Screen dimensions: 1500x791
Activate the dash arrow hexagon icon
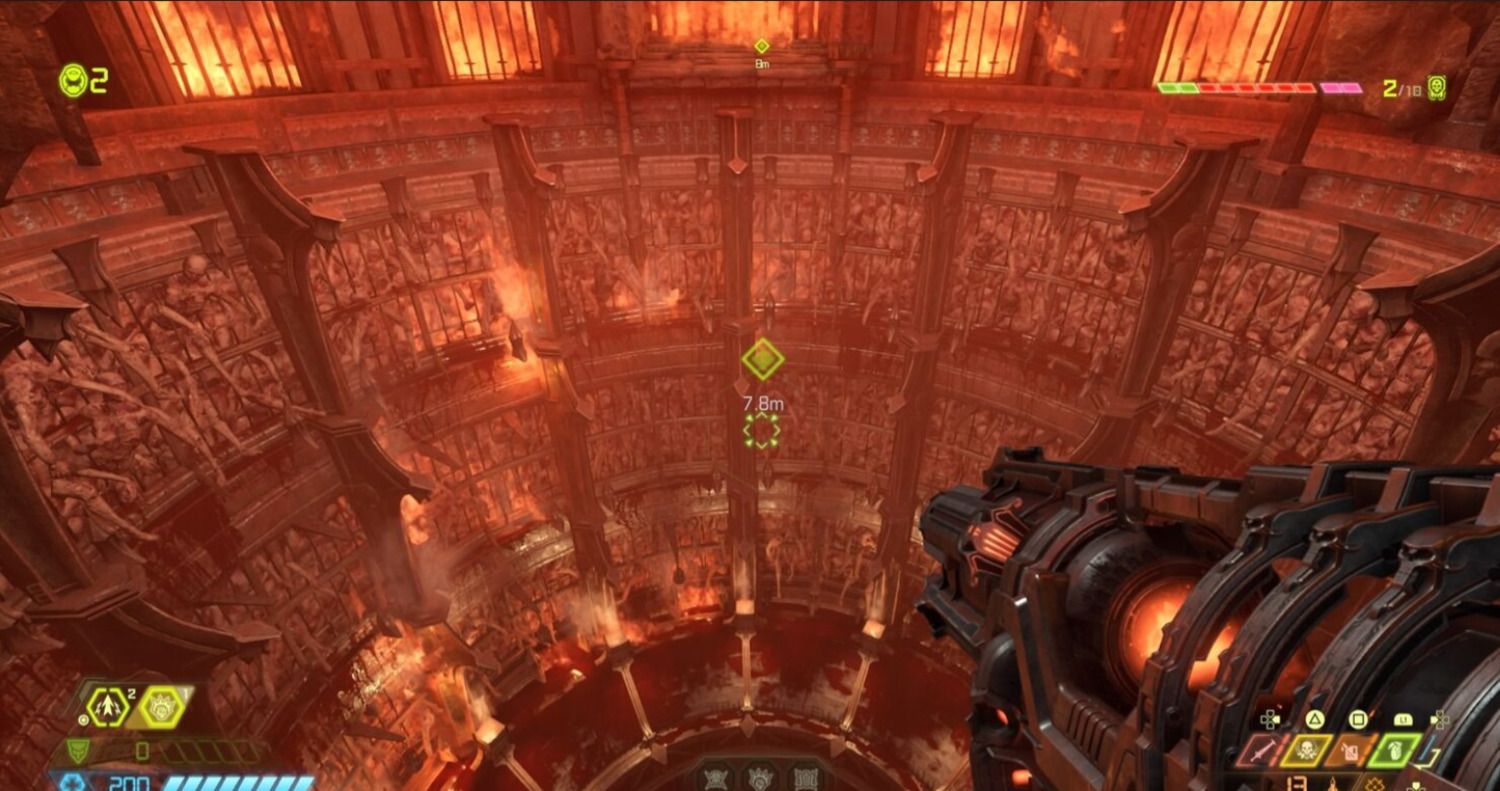click(107, 707)
